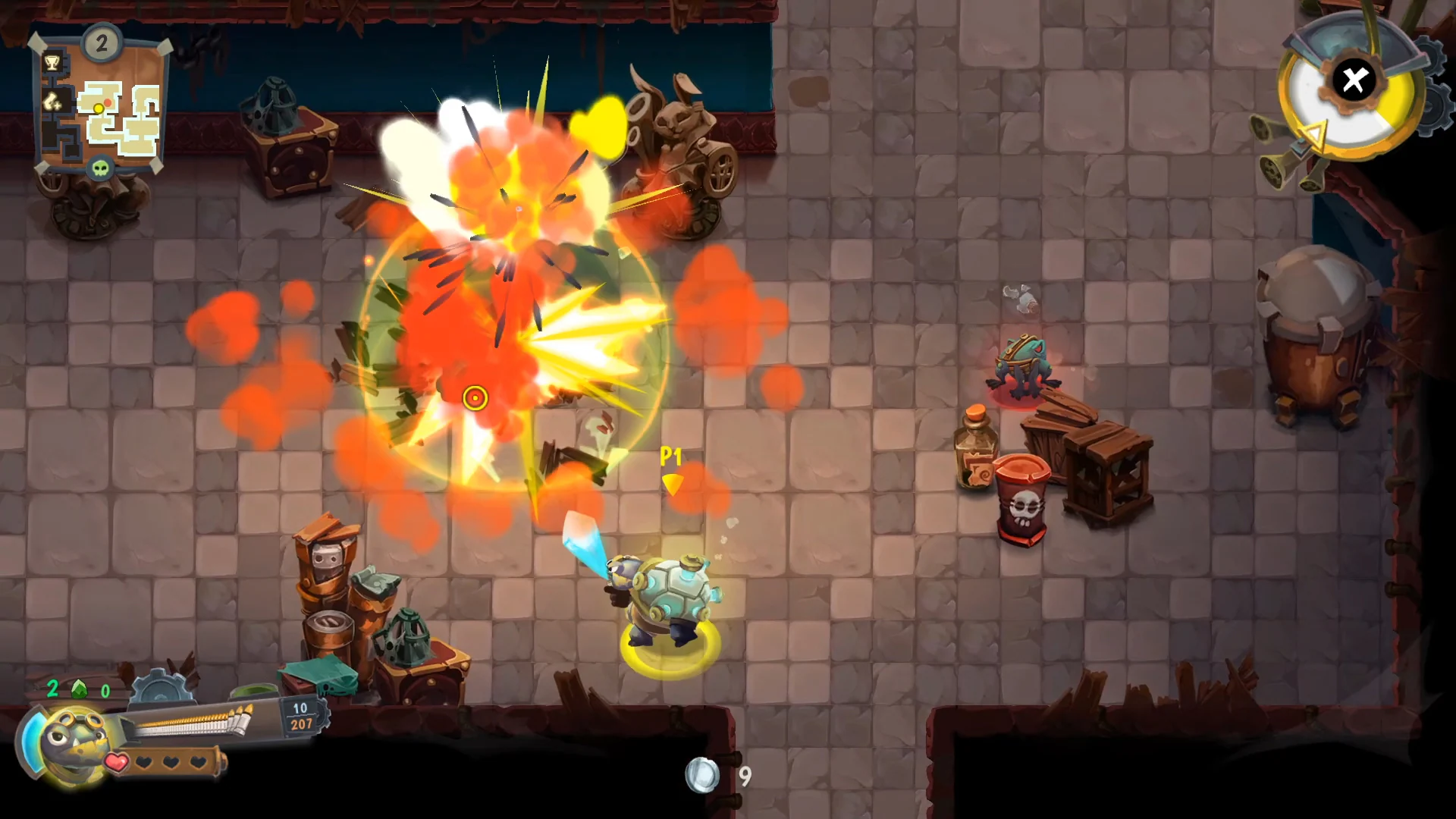The height and width of the screenshot is (819, 1456).
Task: Select the green gem counter icon
Action: click(79, 689)
